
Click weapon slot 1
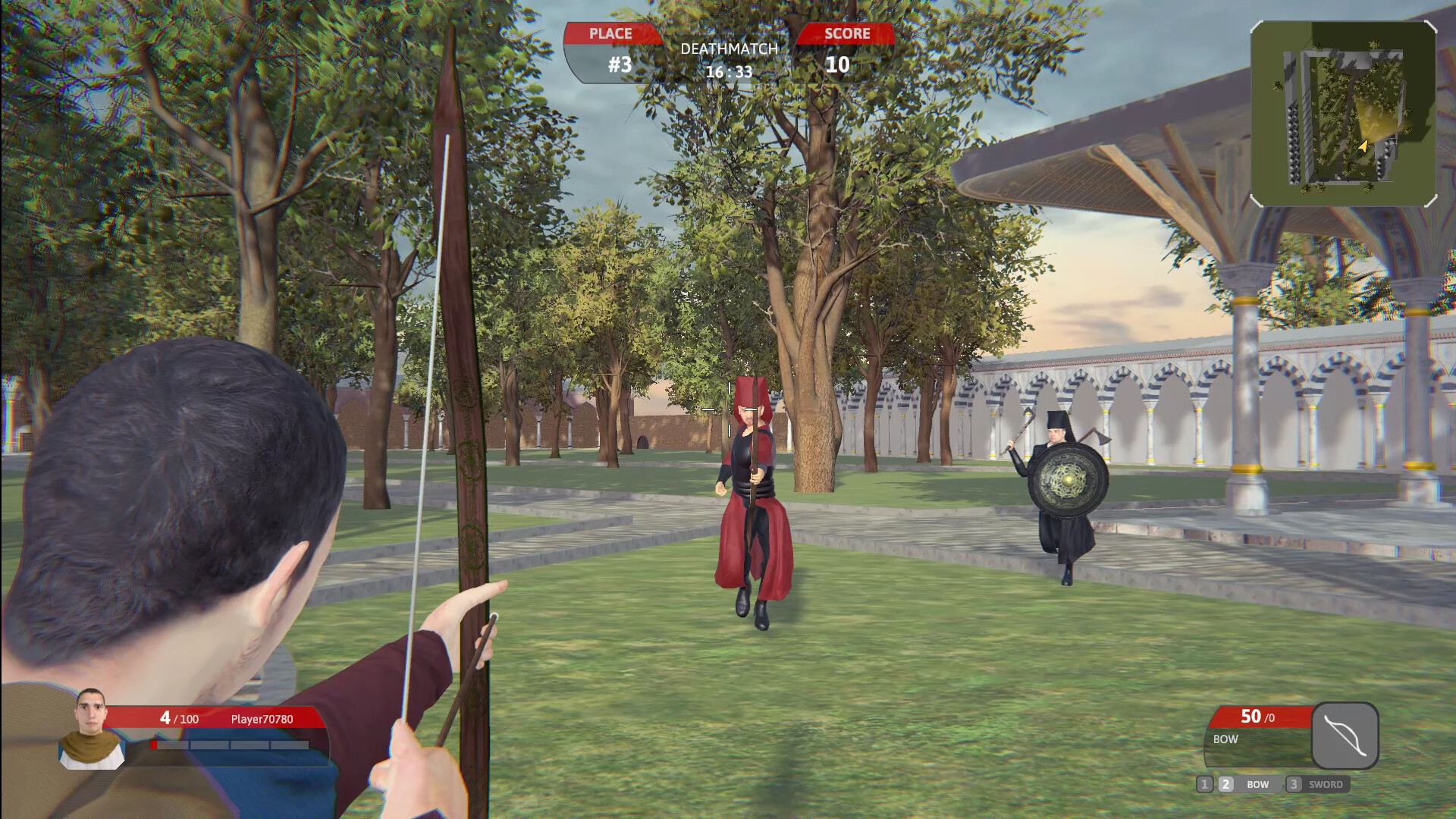pos(1206,785)
